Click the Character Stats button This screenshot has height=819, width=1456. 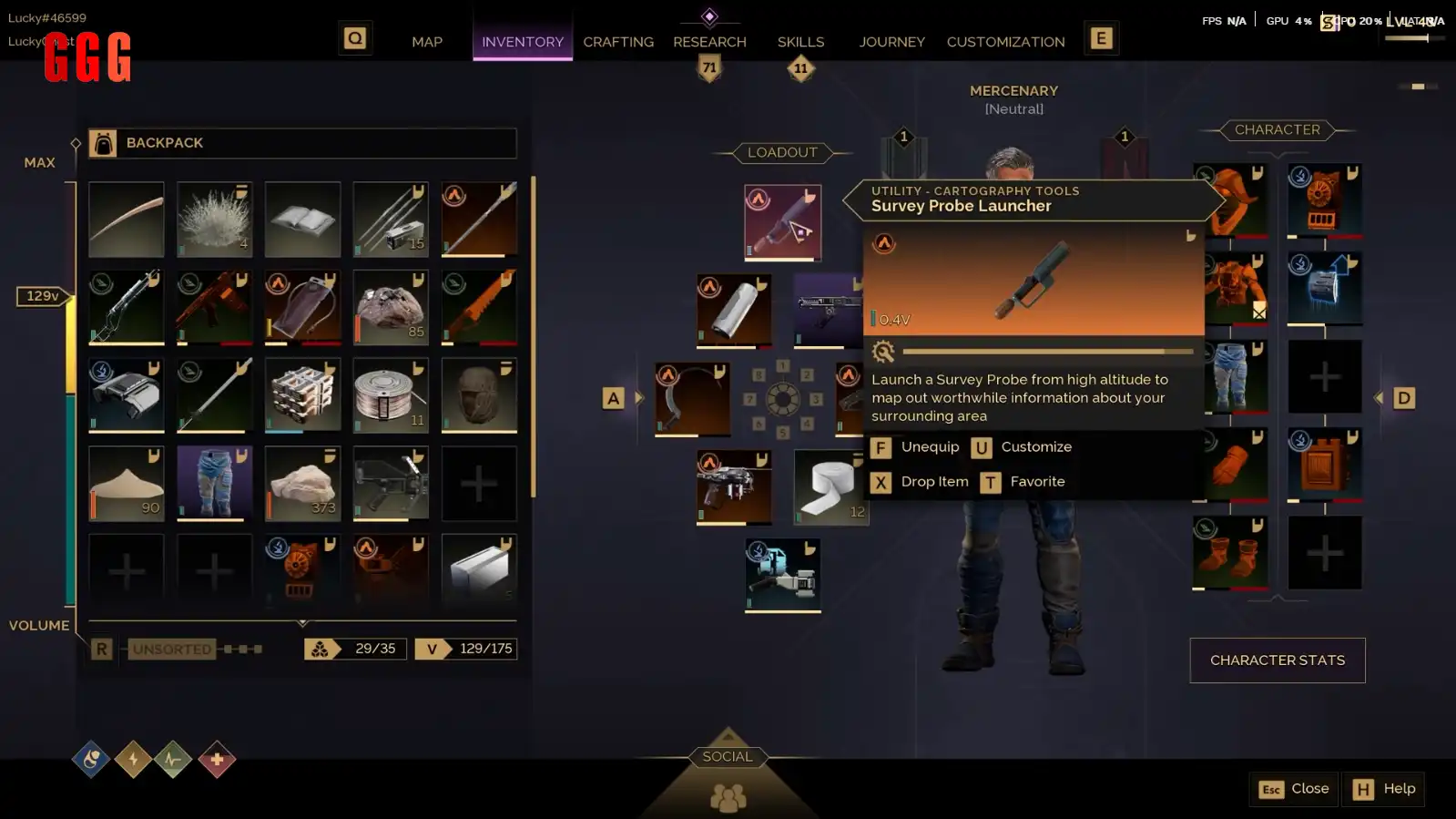click(x=1277, y=660)
